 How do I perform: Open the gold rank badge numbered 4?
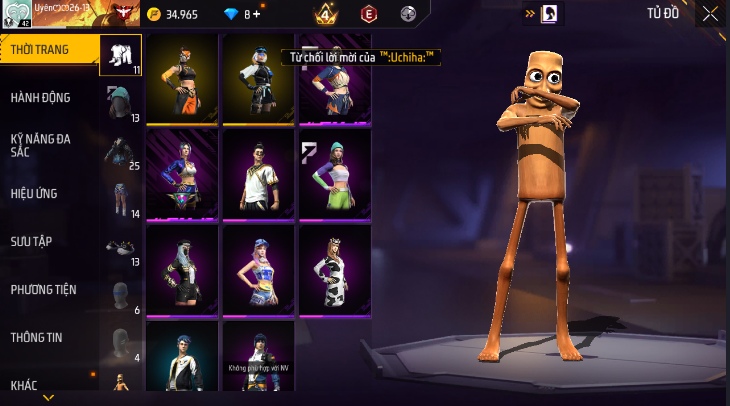tap(324, 14)
